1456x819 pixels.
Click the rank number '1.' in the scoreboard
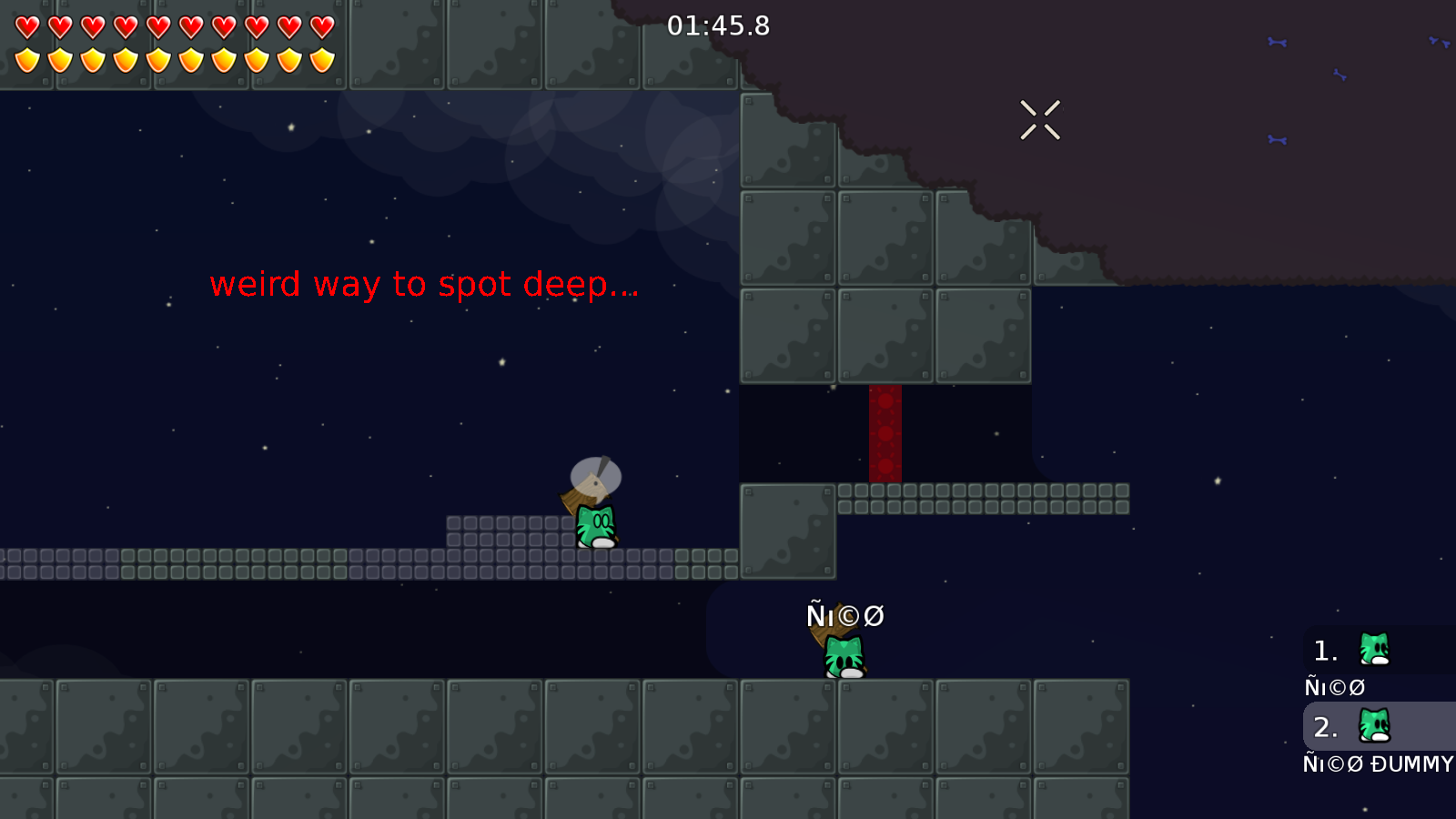click(x=1324, y=651)
